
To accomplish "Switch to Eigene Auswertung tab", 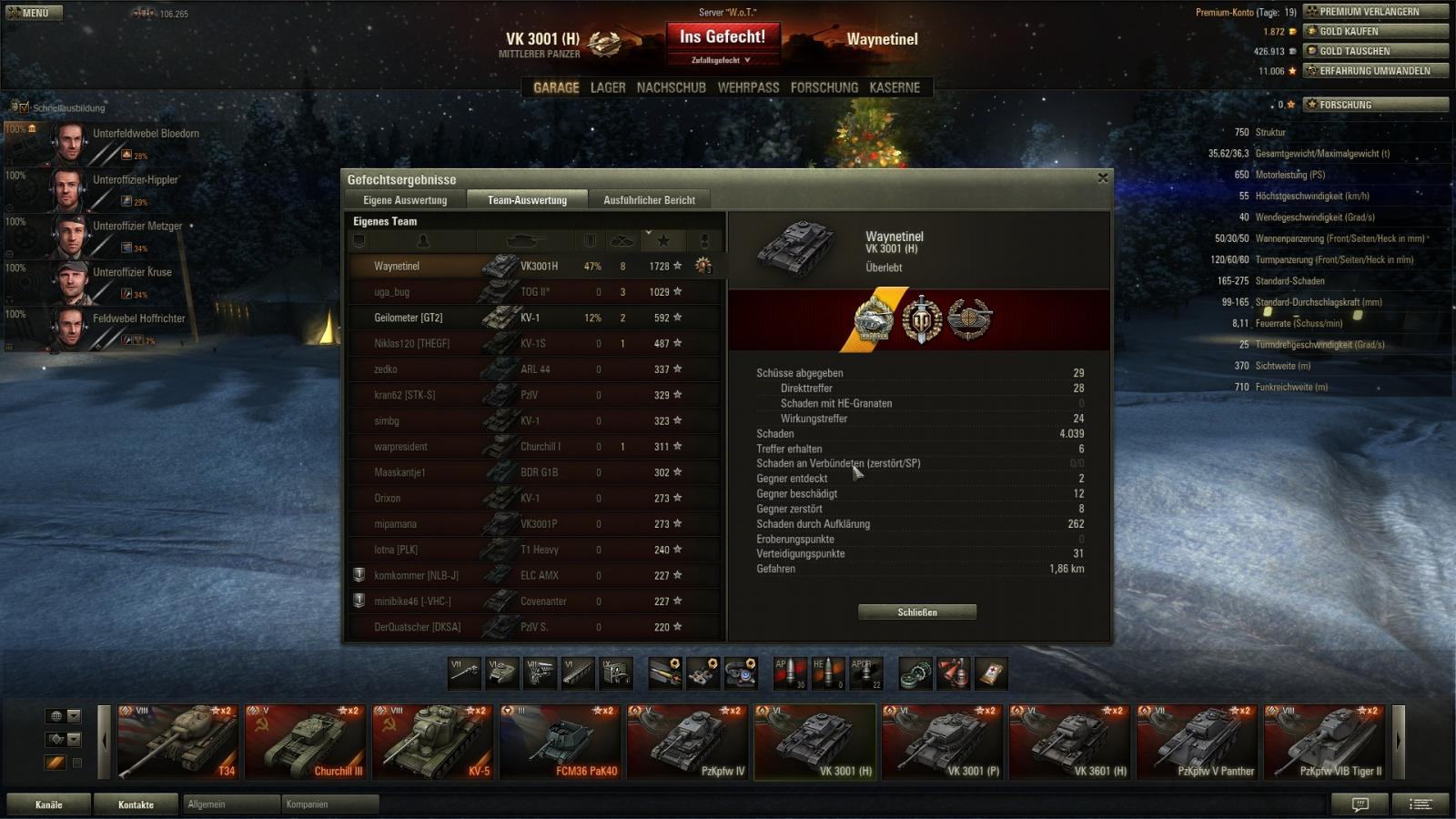I will coord(405,200).
